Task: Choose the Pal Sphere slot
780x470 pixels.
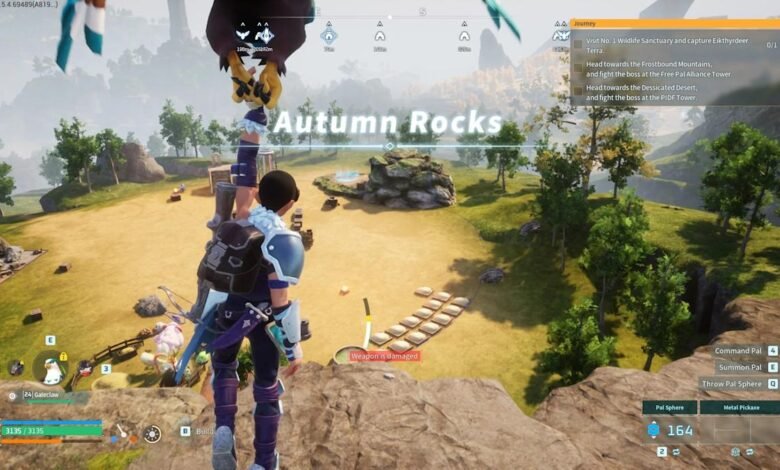Action: tap(670, 407)
